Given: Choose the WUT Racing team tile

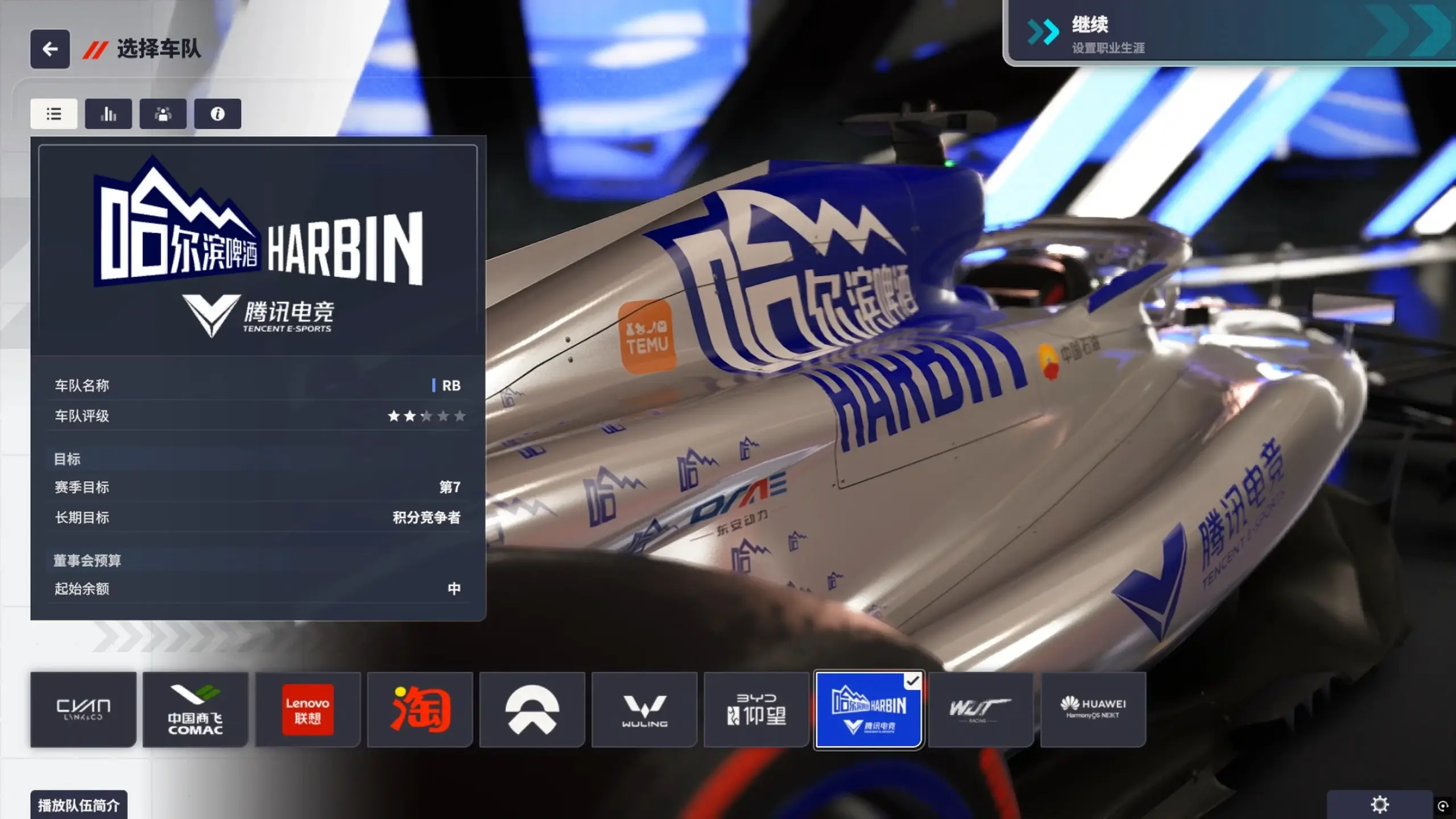Looking at the screenshot, I should click(981, 709).
